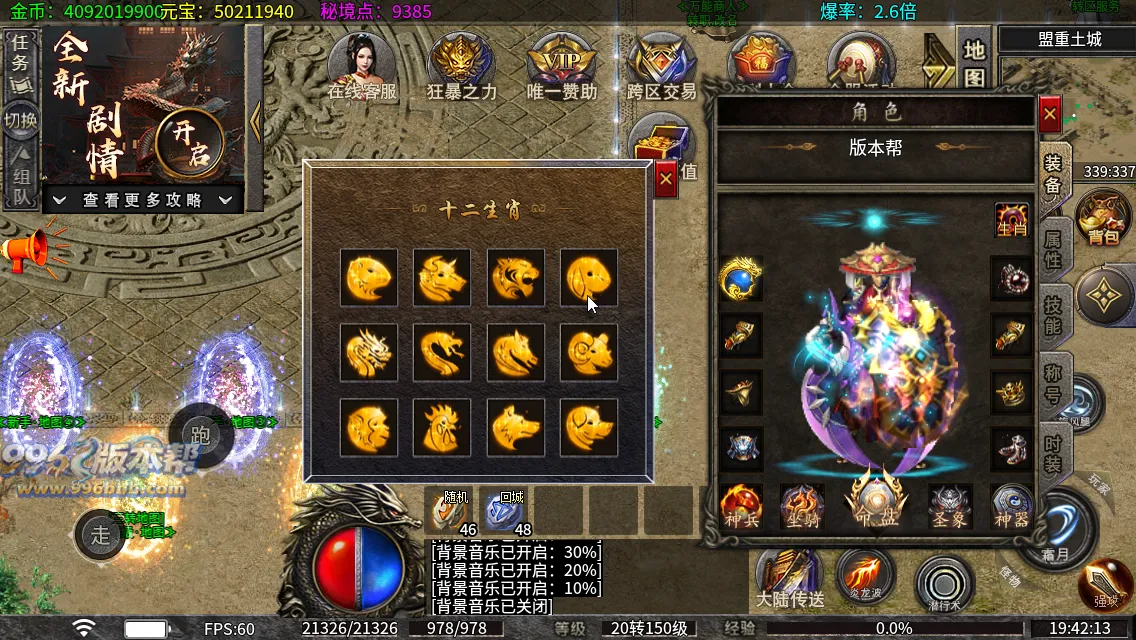
Task: Use the 回城 return-to-town scroll
Action: [x=508, y=513]
